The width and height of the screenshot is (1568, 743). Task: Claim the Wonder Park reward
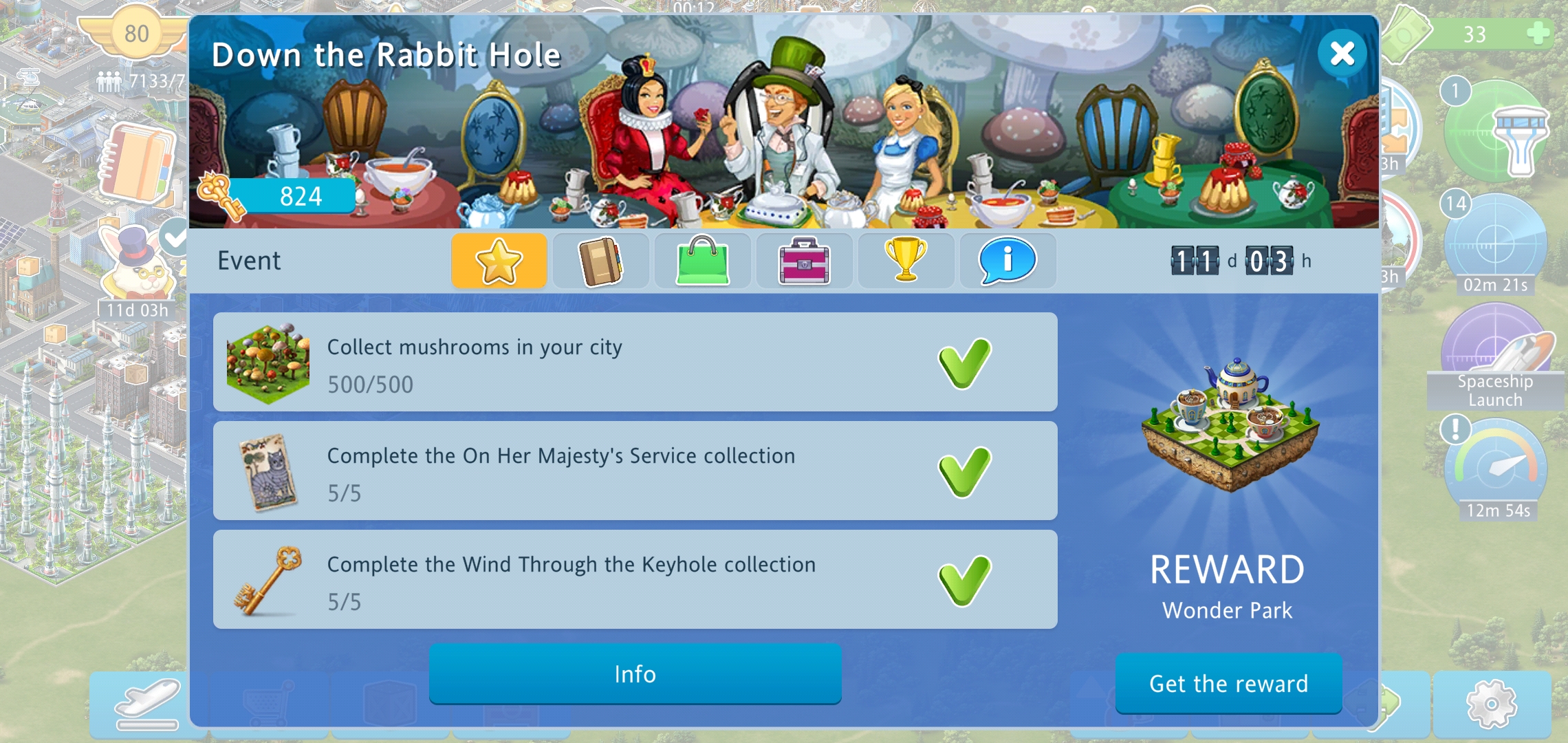(x=1228, y=683)
